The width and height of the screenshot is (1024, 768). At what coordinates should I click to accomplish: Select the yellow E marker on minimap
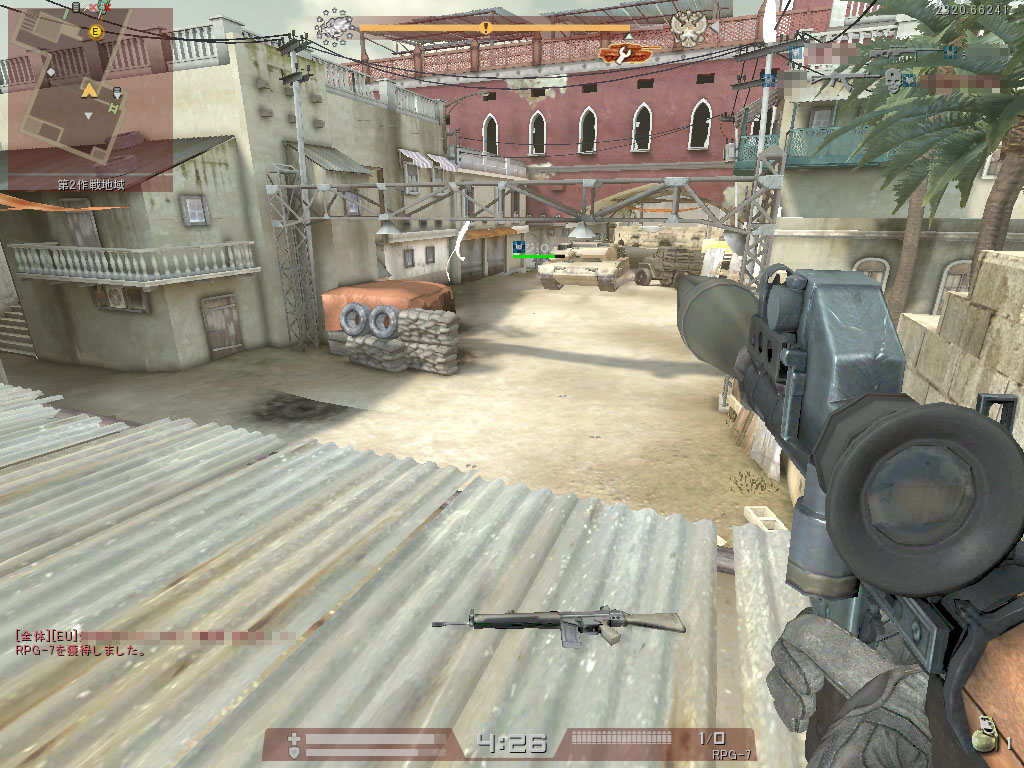point(96,32)
